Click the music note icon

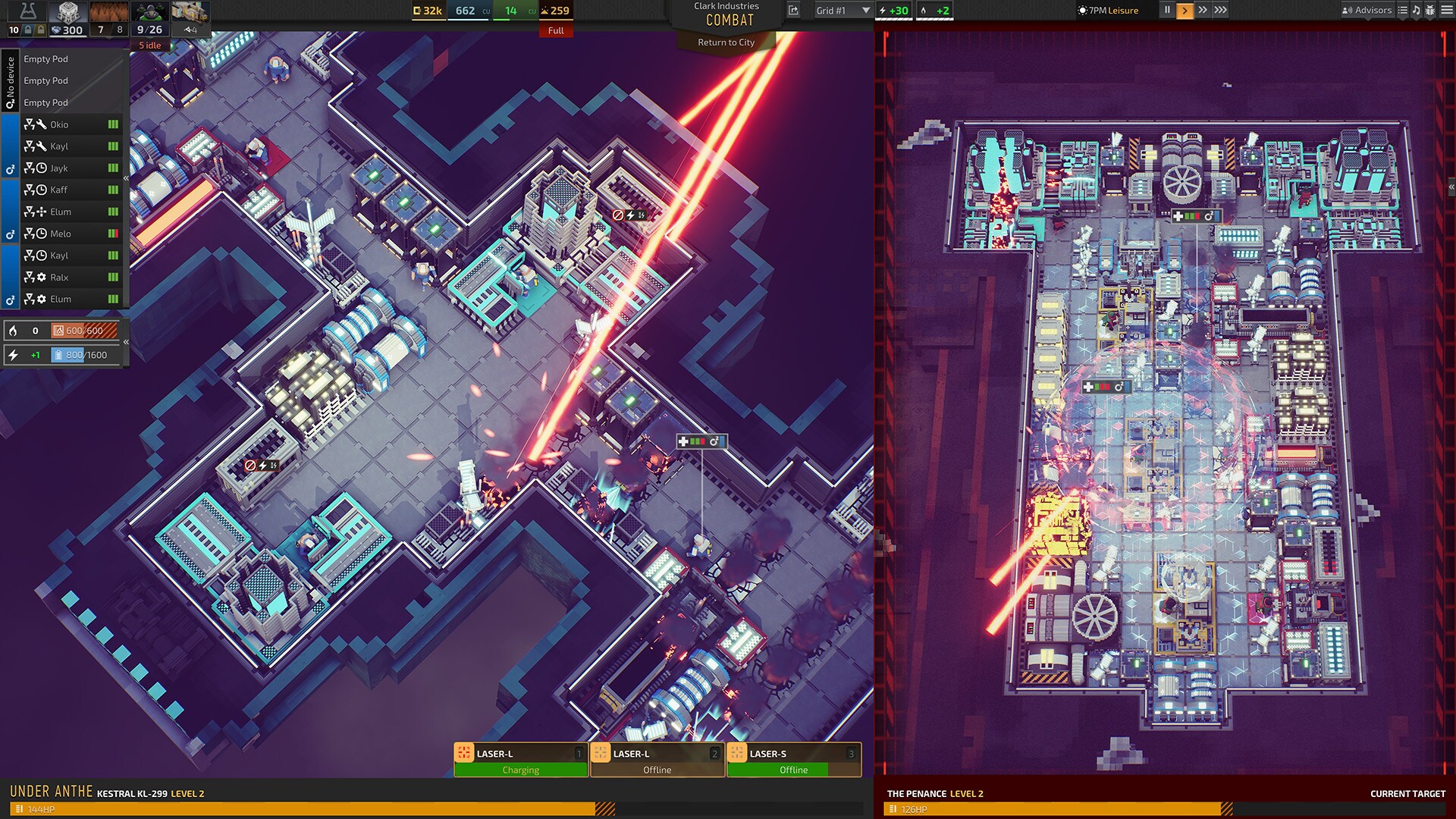pyautogui.click(x=1416, y=11)
